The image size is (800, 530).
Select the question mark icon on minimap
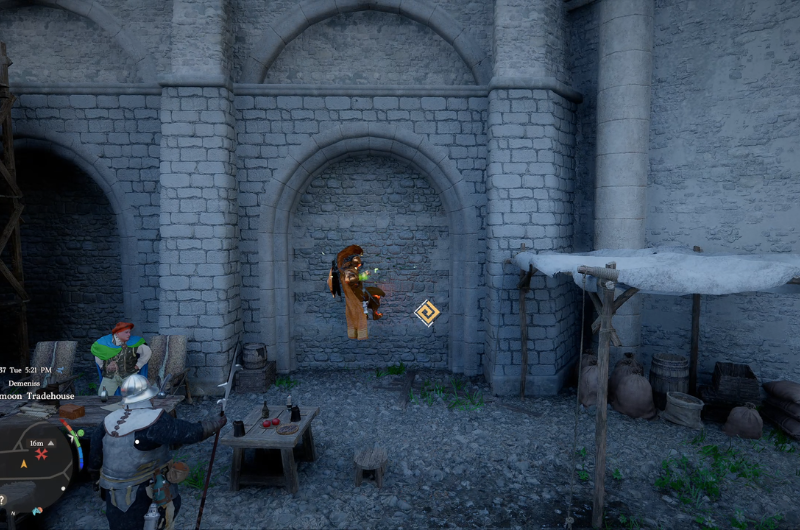tap(3, 498)
